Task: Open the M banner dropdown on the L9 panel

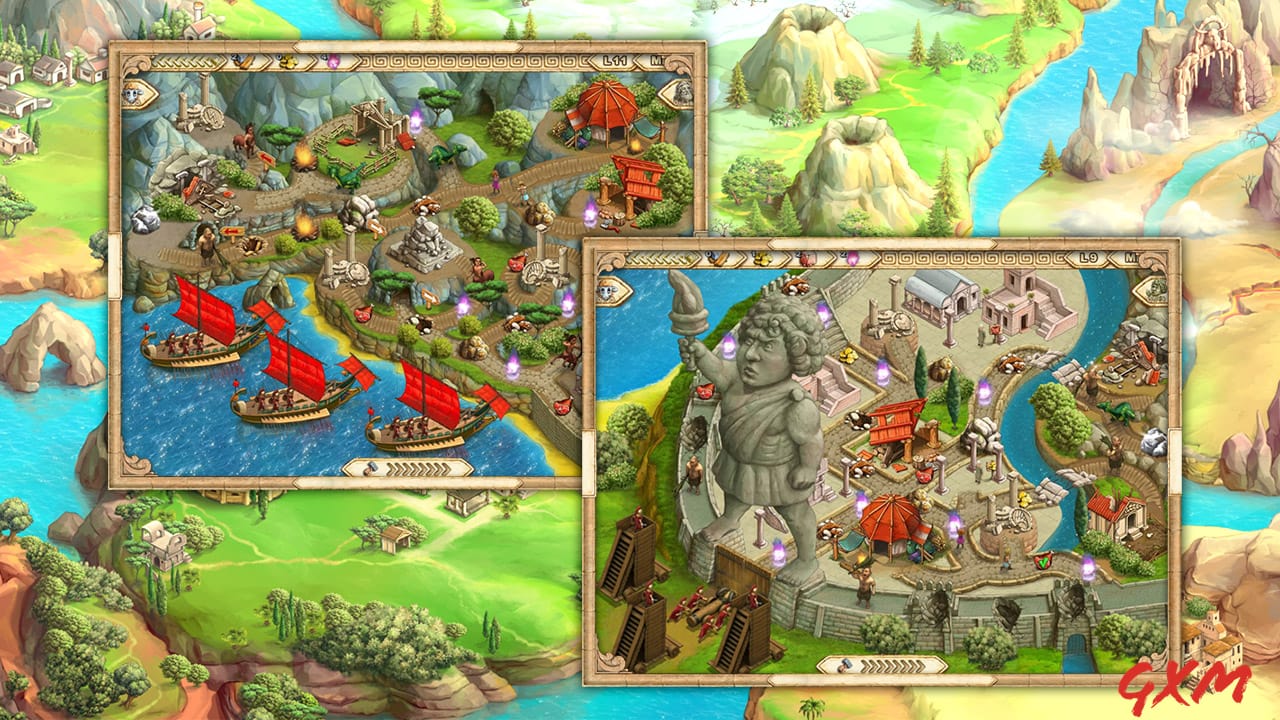Action: click(x=1131, y=258)
